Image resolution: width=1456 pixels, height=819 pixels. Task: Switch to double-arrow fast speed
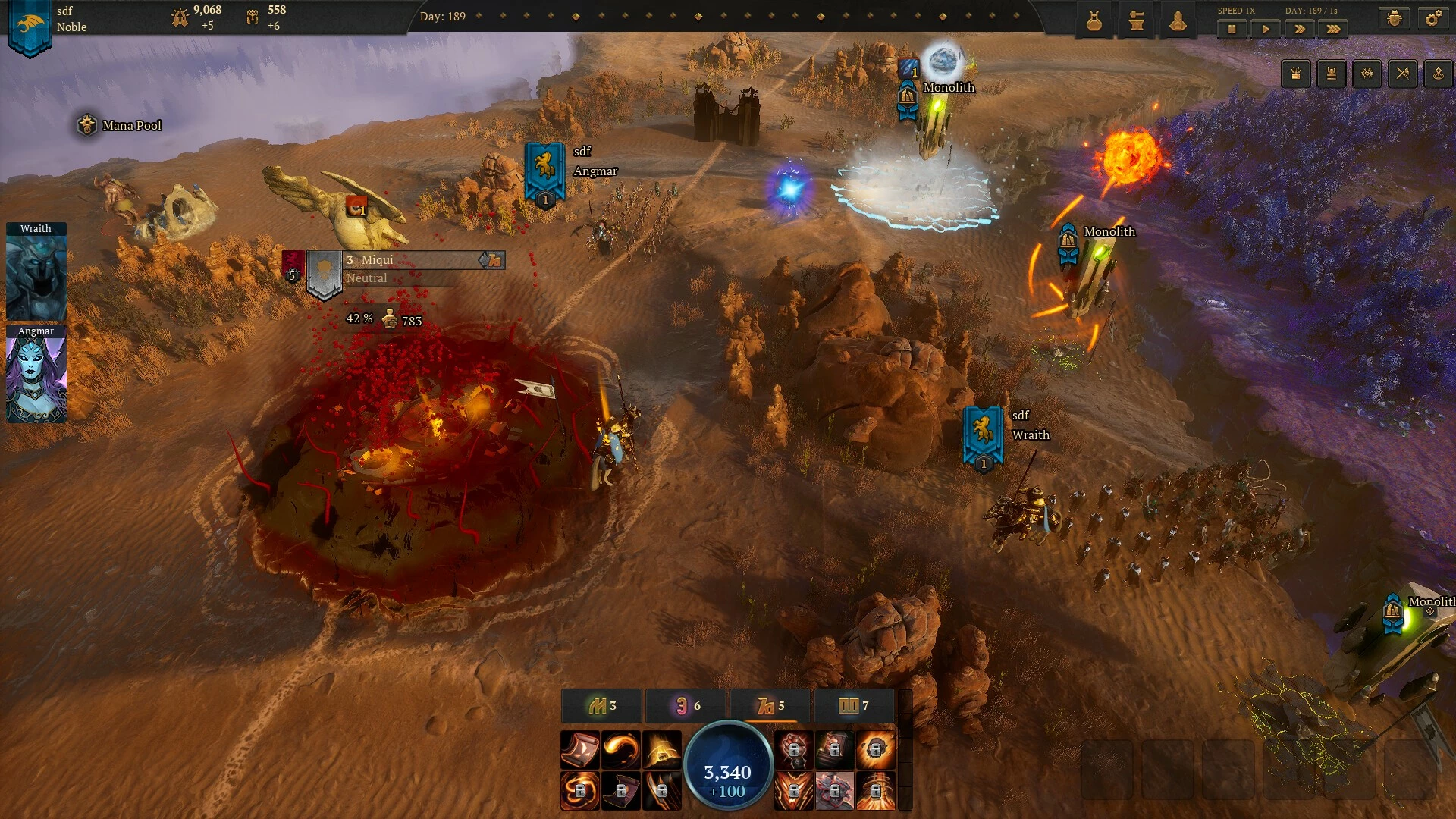tap(1300, 29)
